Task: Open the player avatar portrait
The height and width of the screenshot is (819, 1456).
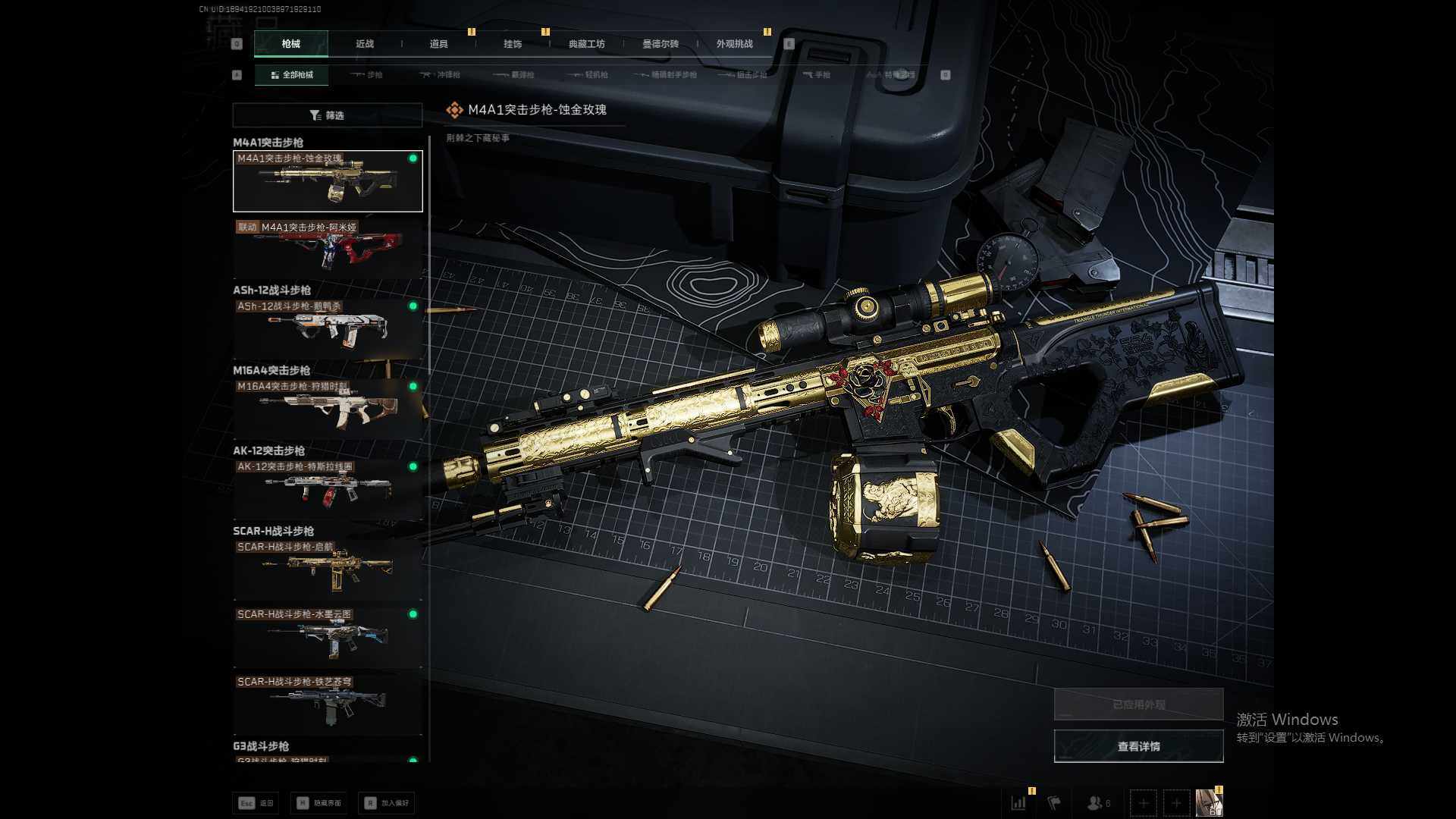Action: [x=1208, y=802]
